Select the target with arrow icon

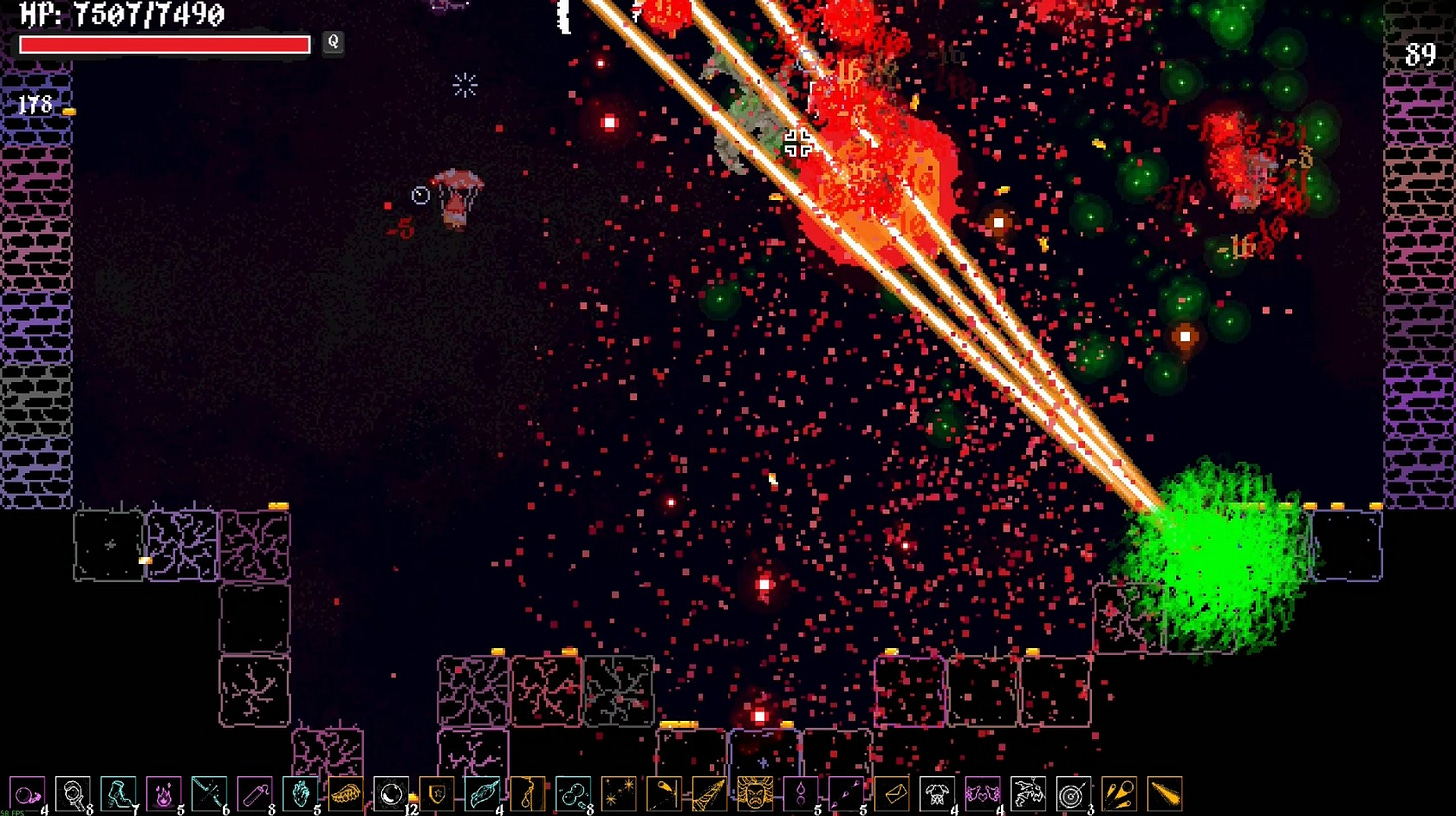click(1073, 794)
